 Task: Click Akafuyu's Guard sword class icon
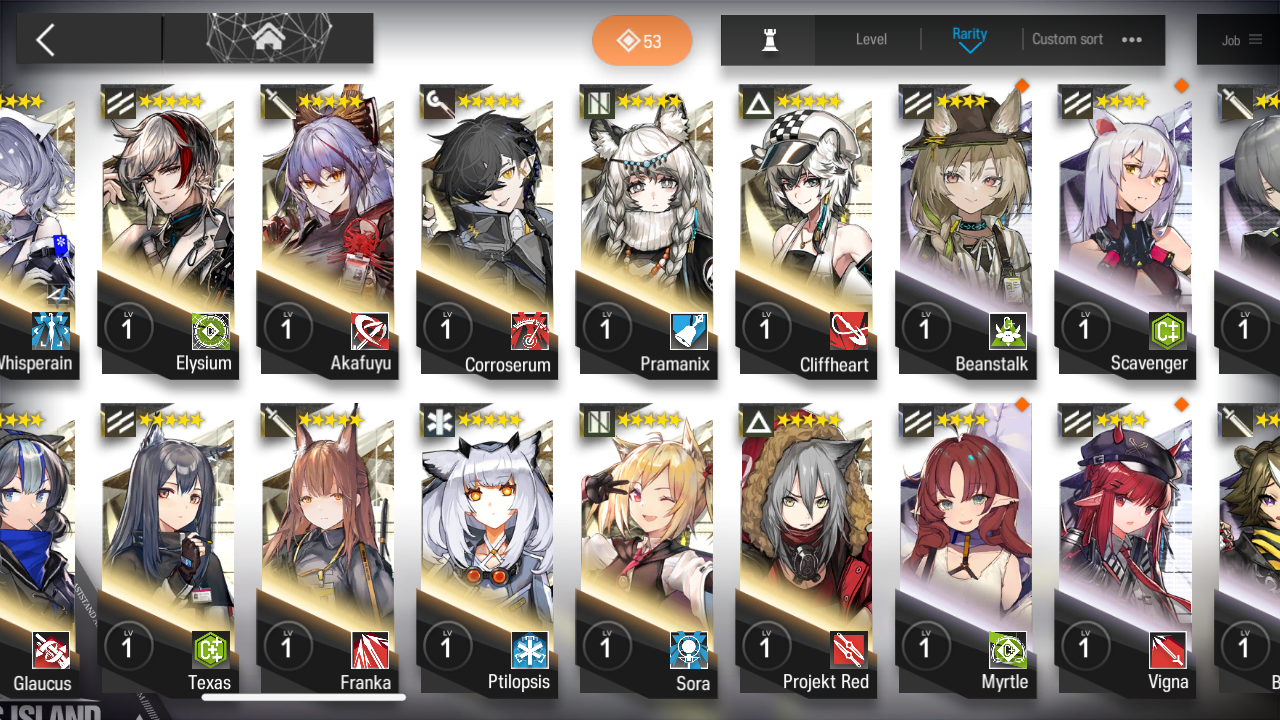pyautogui.click(x=279, y=101)
